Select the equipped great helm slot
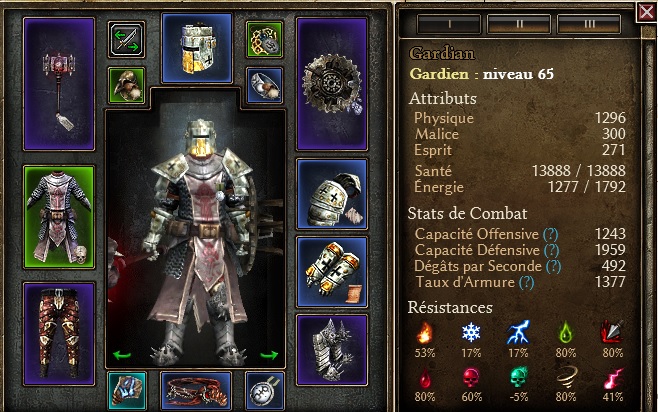Viewport: 658px width, 412px height. [196, 47]
